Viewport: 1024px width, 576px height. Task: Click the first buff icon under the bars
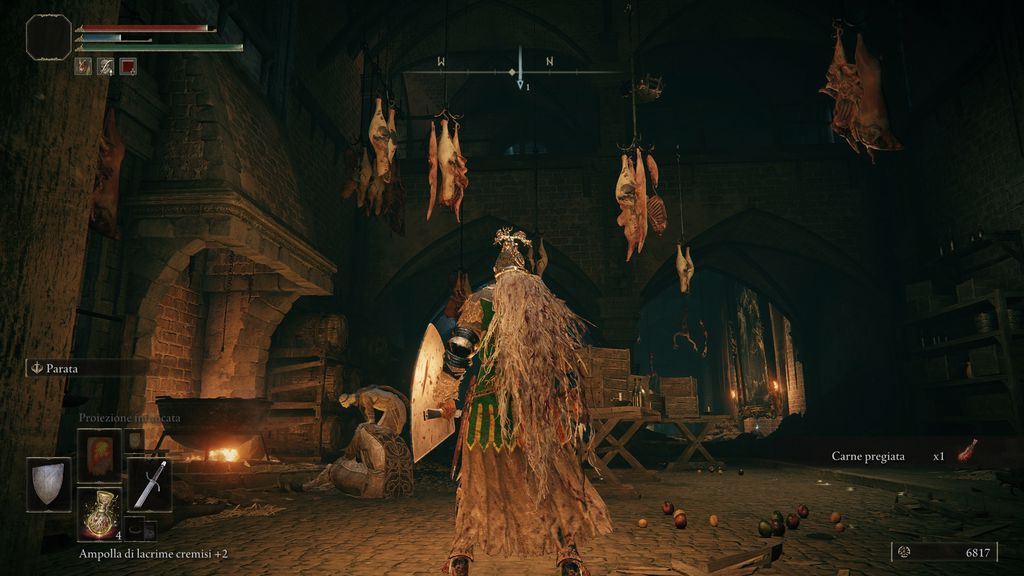pos(84,67)
